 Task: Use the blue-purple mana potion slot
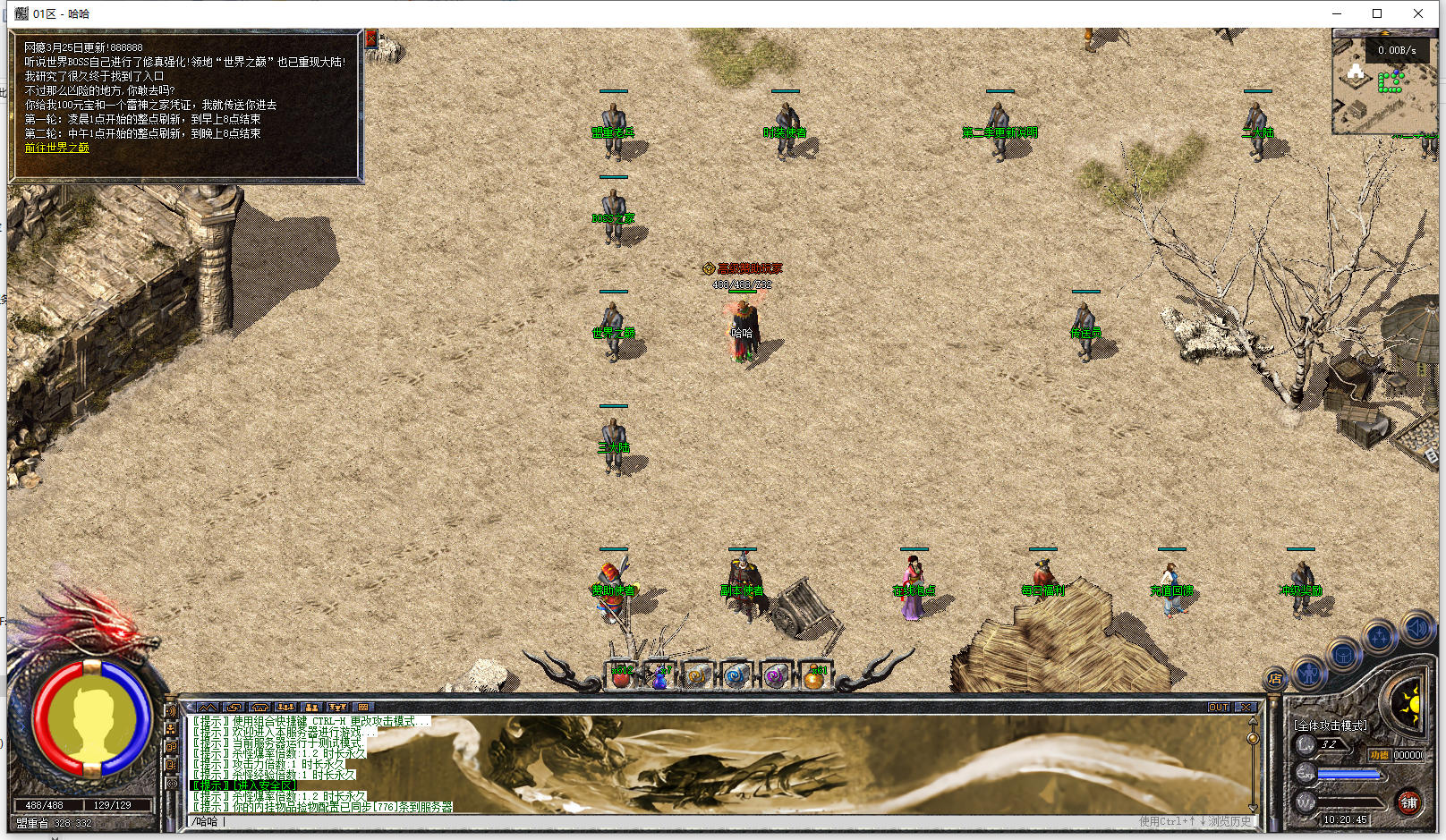[660, 675]
